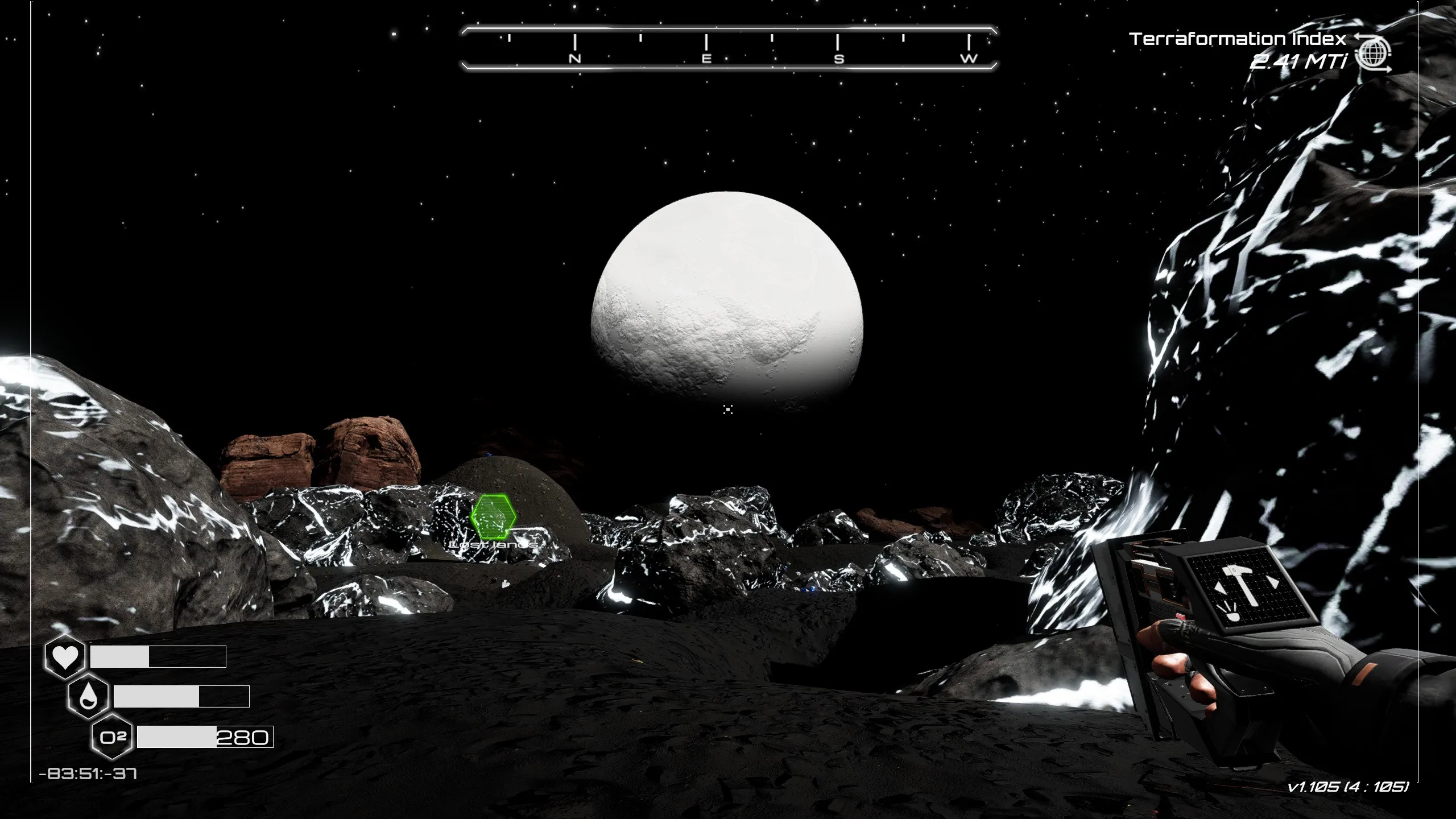Click the O2 oxygen hexagon icon

coord(112,738)
